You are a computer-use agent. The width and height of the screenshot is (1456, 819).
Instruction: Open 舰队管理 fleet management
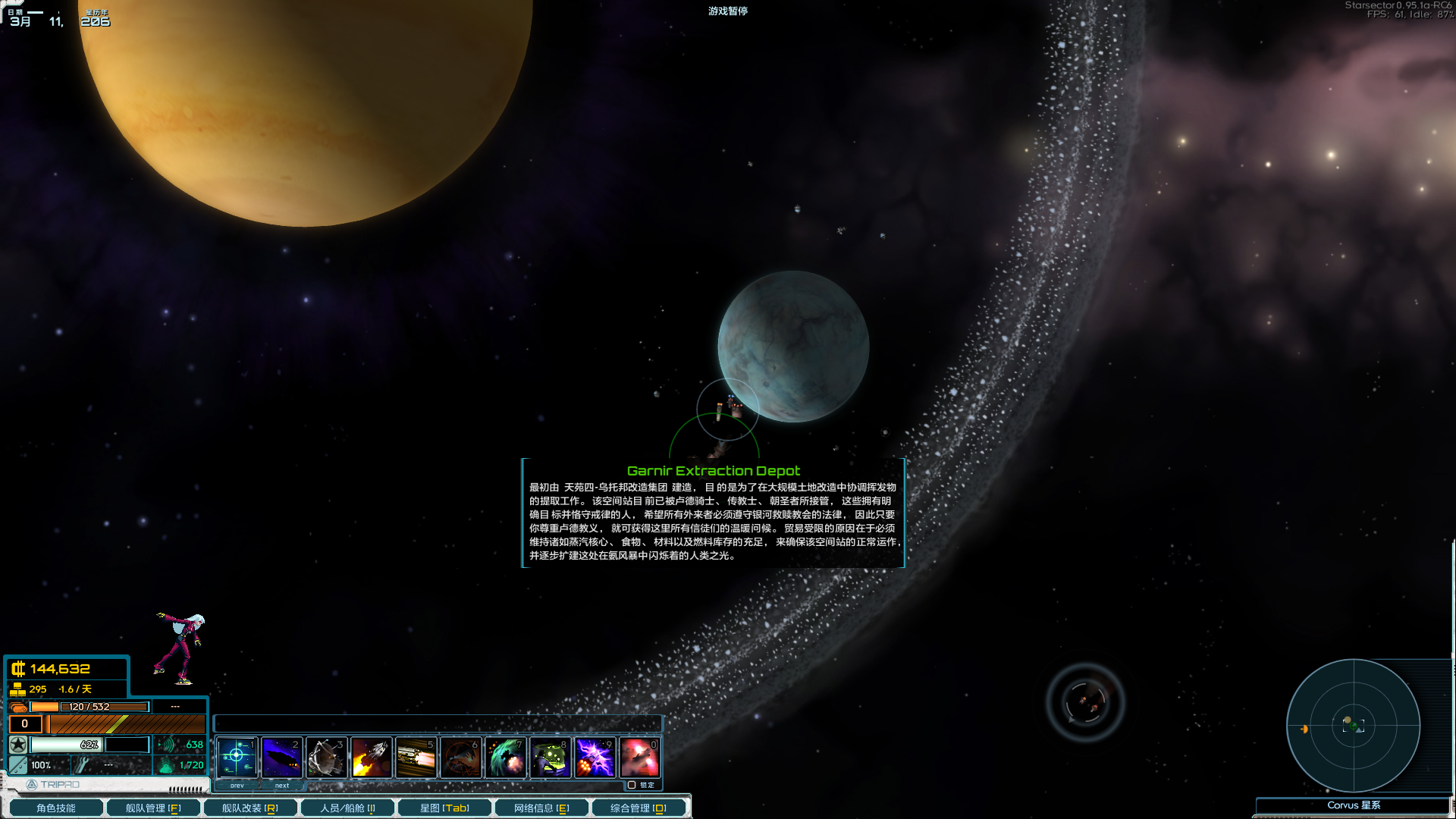coord(152,808)
